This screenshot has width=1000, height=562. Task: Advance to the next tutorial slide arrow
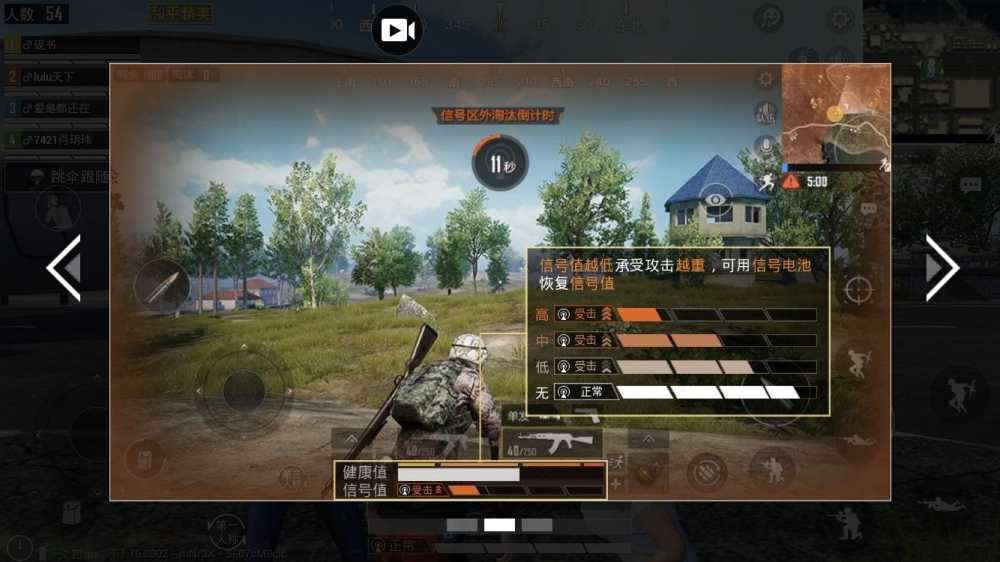tap(941, 267)
